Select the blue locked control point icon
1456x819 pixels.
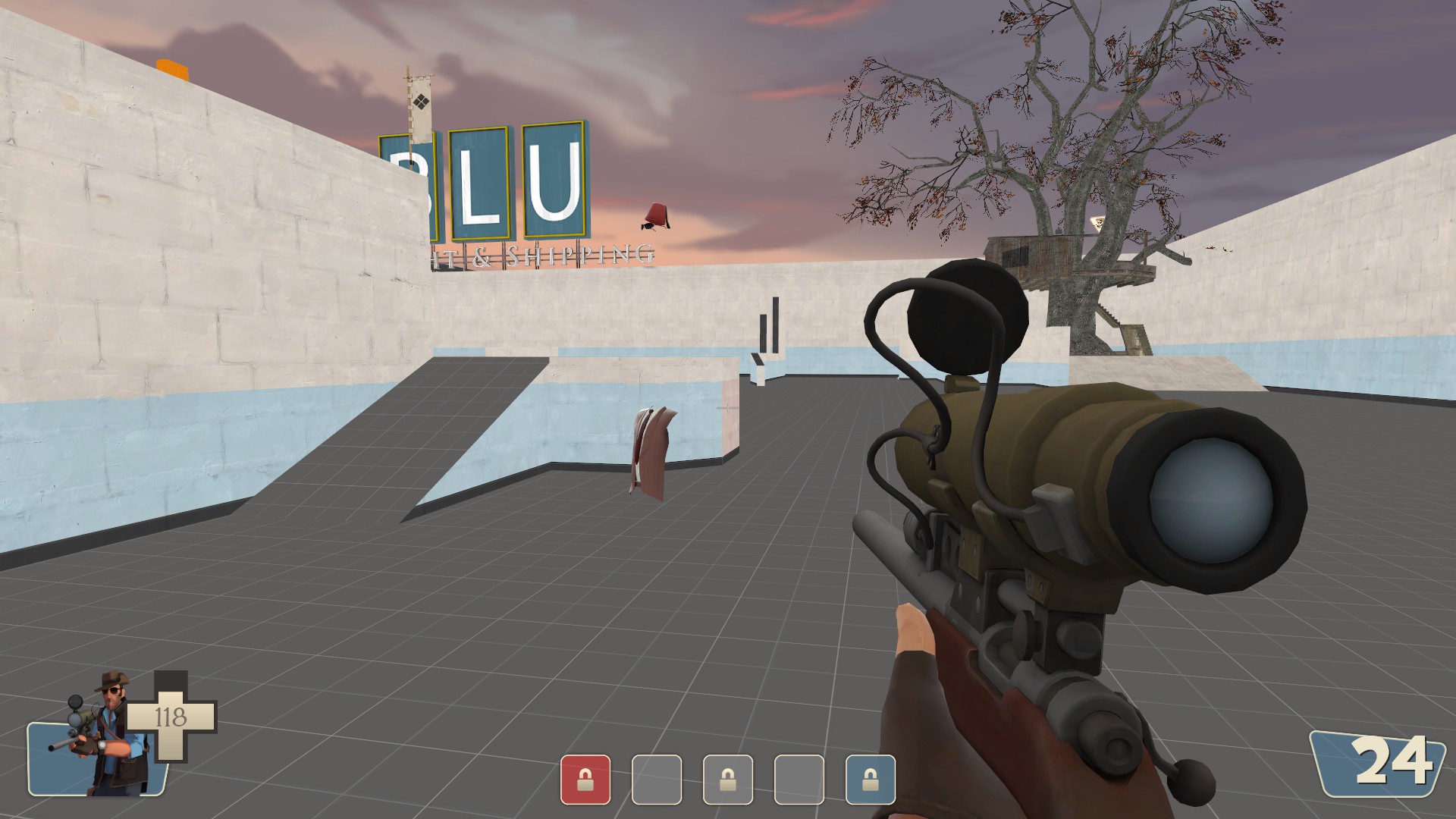point(870,779)
